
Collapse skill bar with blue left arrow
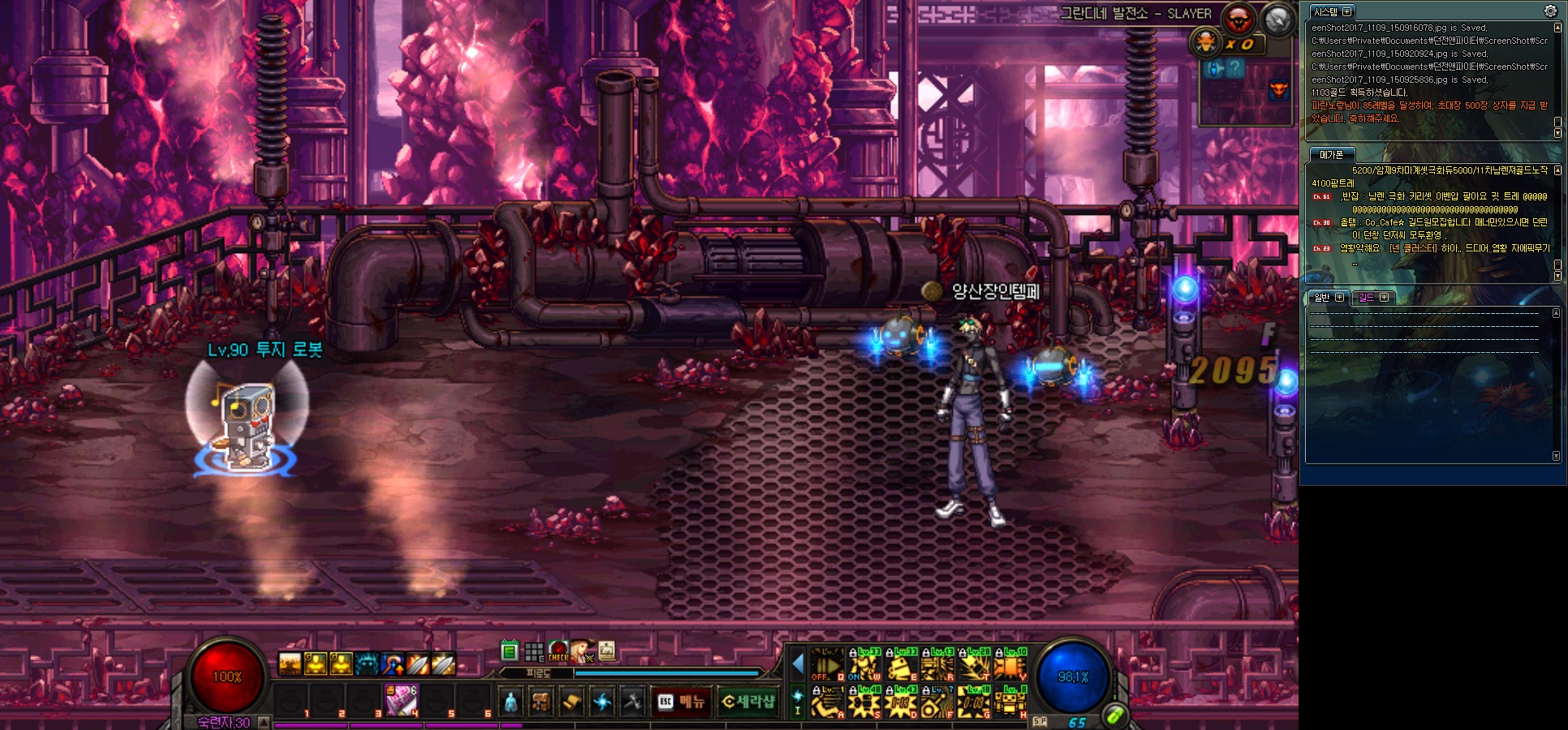pyautogui.click(x=797, y=665)
